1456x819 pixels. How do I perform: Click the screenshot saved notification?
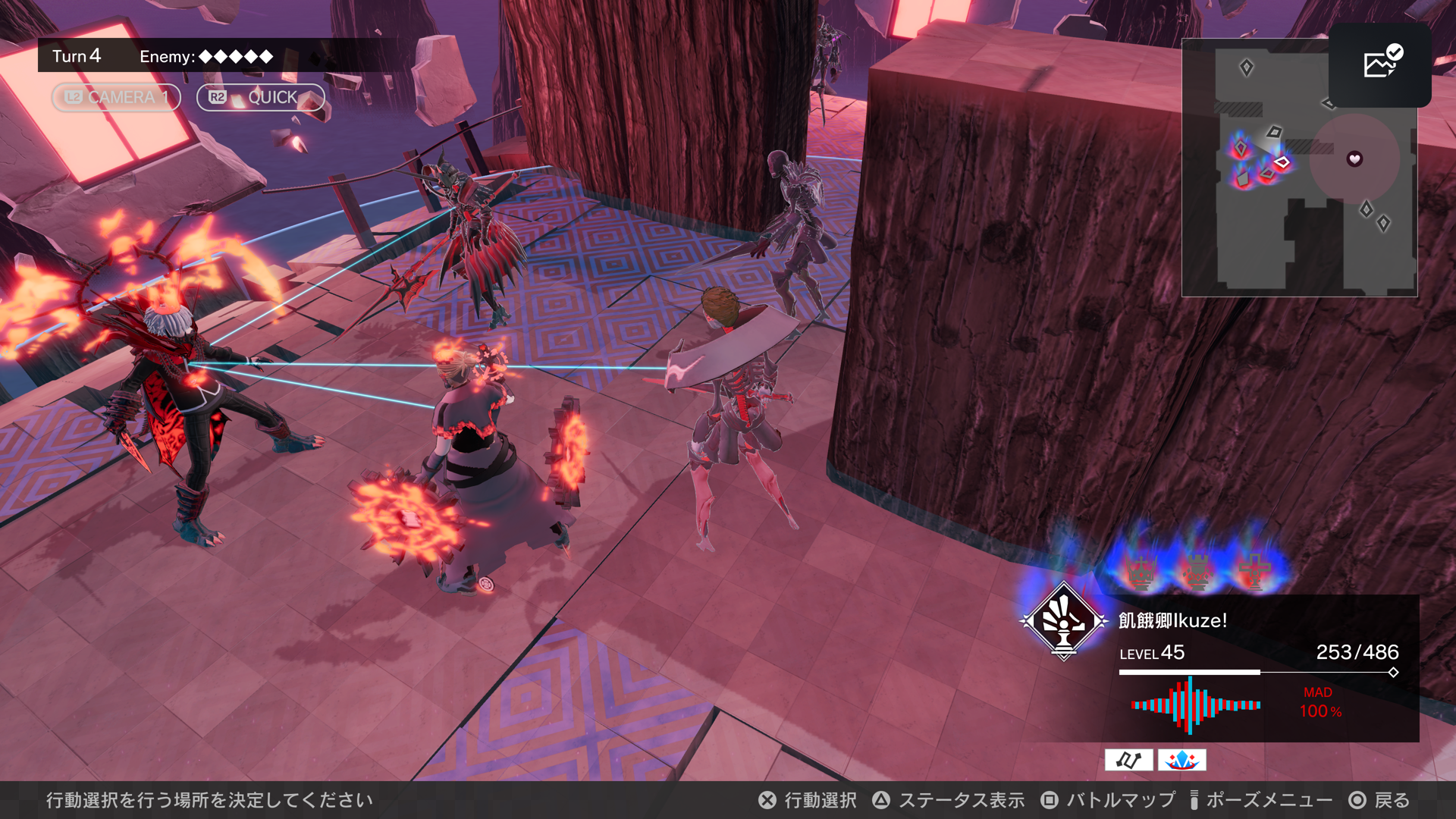click(1380, 64)
